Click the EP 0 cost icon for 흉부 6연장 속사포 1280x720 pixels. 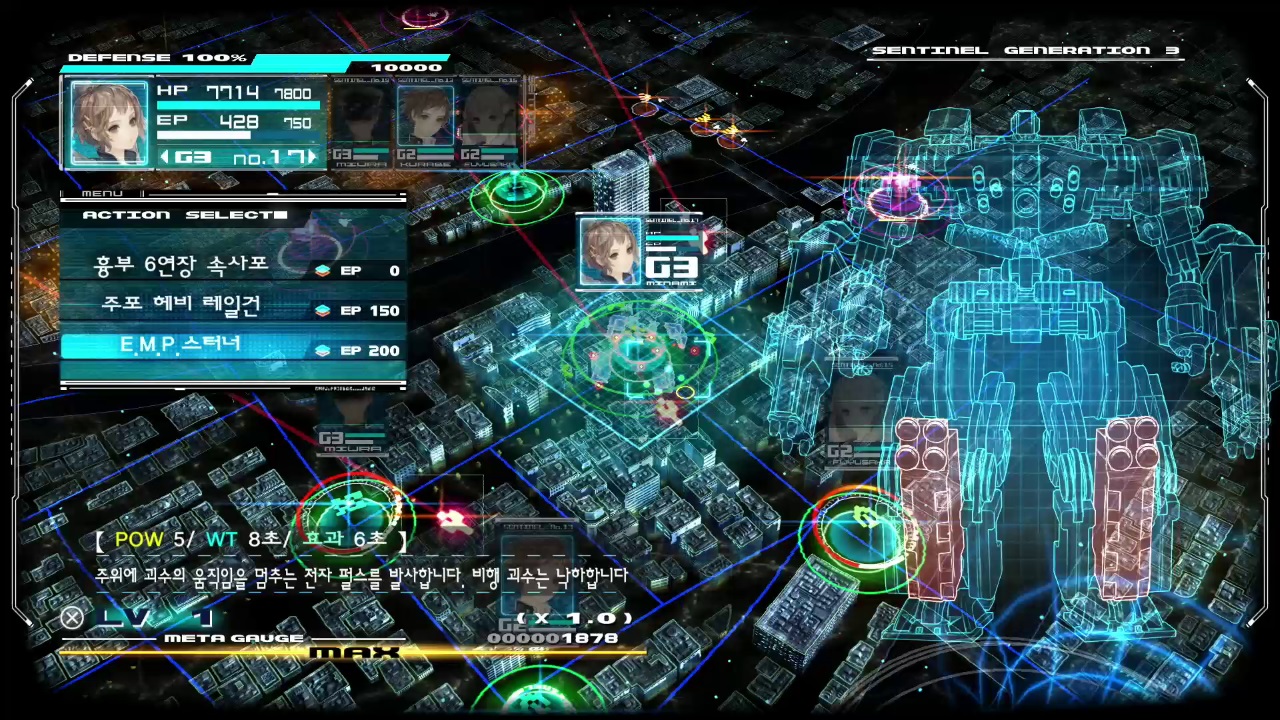[x=323, y=270]
